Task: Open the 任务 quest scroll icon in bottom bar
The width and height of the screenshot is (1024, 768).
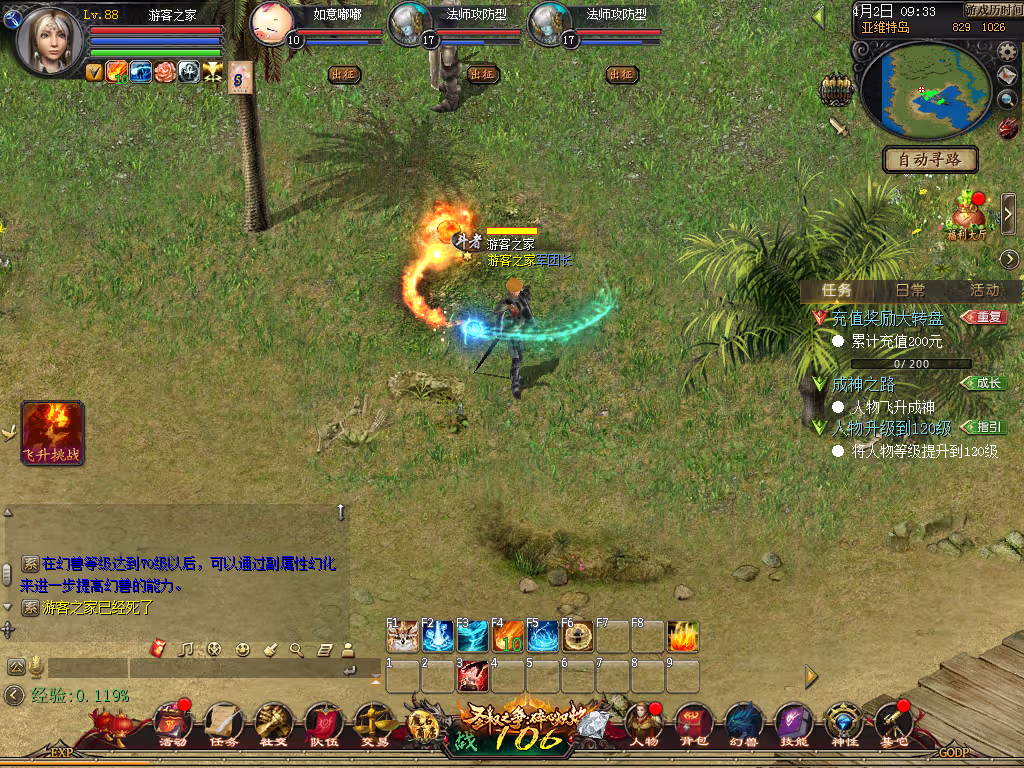Action: point(223,723)
